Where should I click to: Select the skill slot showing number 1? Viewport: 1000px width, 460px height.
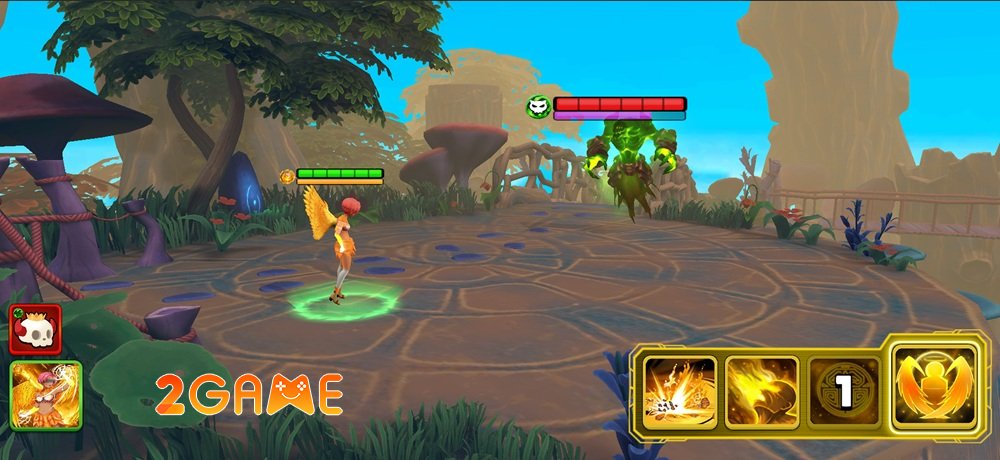click(844, 393)
